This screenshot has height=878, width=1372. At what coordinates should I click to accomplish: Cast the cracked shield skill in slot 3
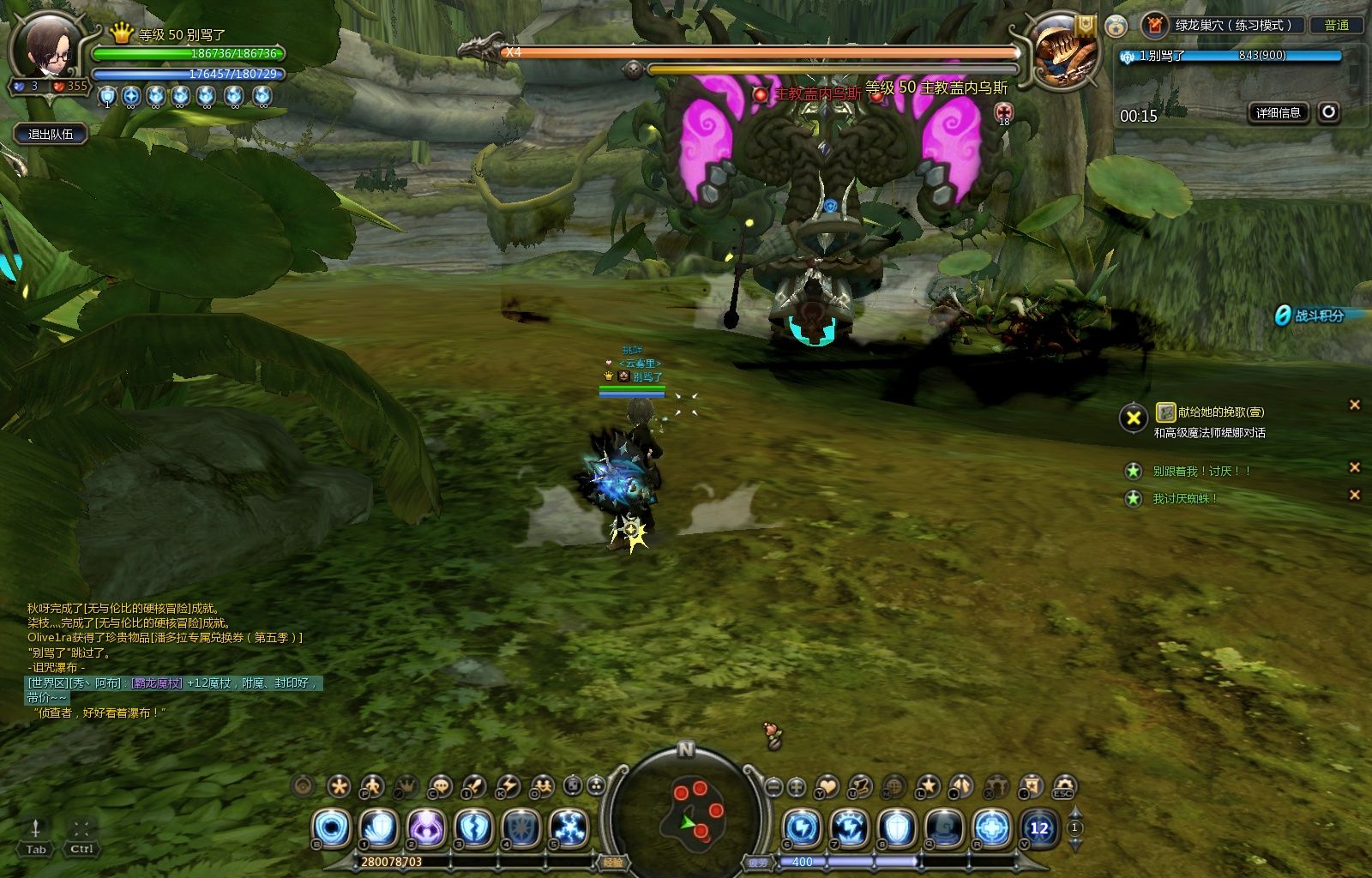473,829
